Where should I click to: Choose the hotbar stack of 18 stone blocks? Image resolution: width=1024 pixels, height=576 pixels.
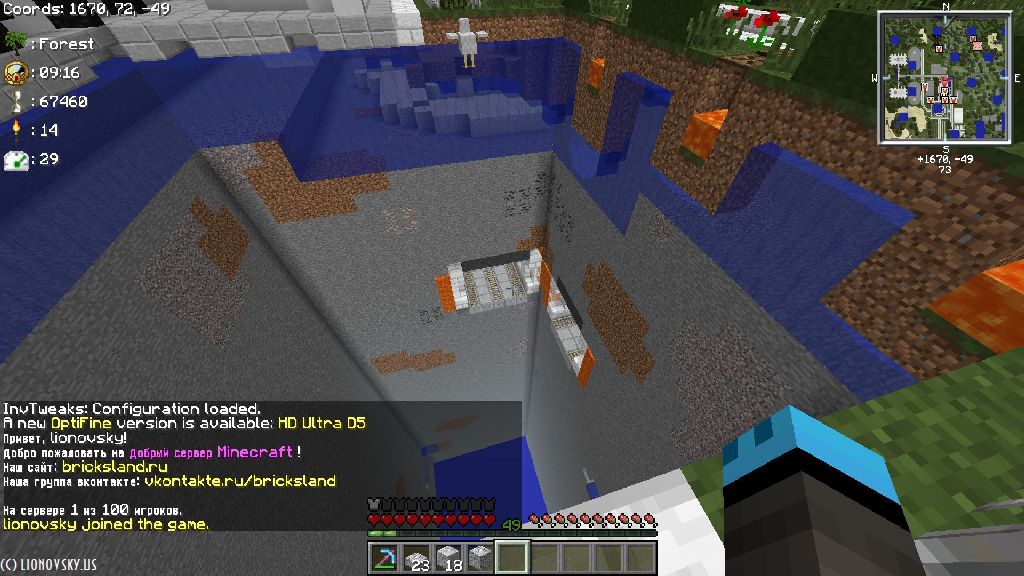coord(447,558)
